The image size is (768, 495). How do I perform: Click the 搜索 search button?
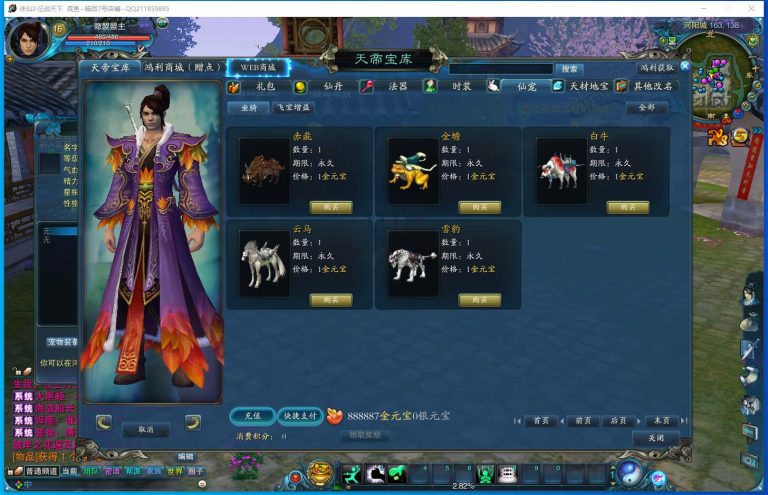point(569,69)
